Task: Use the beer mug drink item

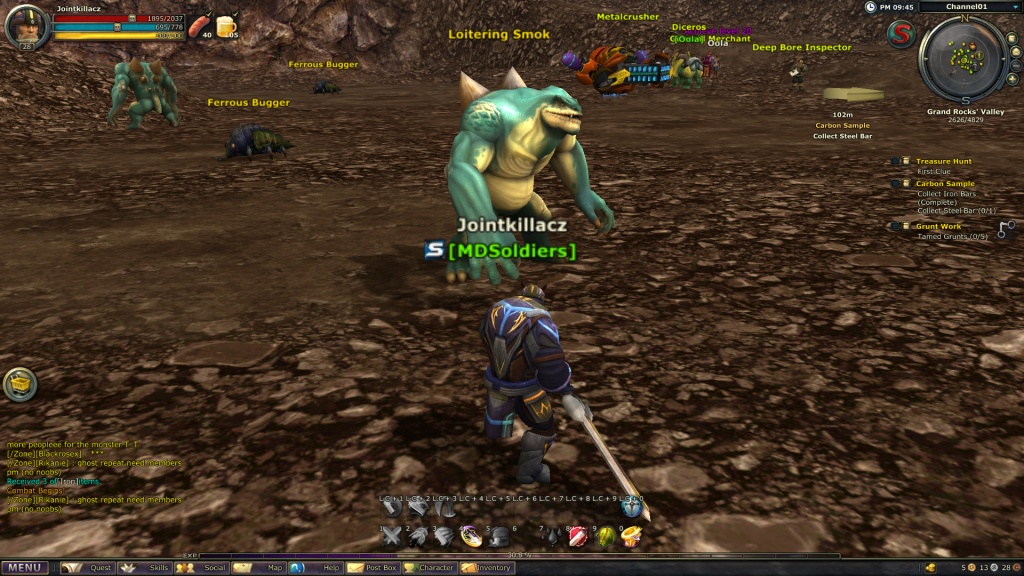Action: point(227,25)
